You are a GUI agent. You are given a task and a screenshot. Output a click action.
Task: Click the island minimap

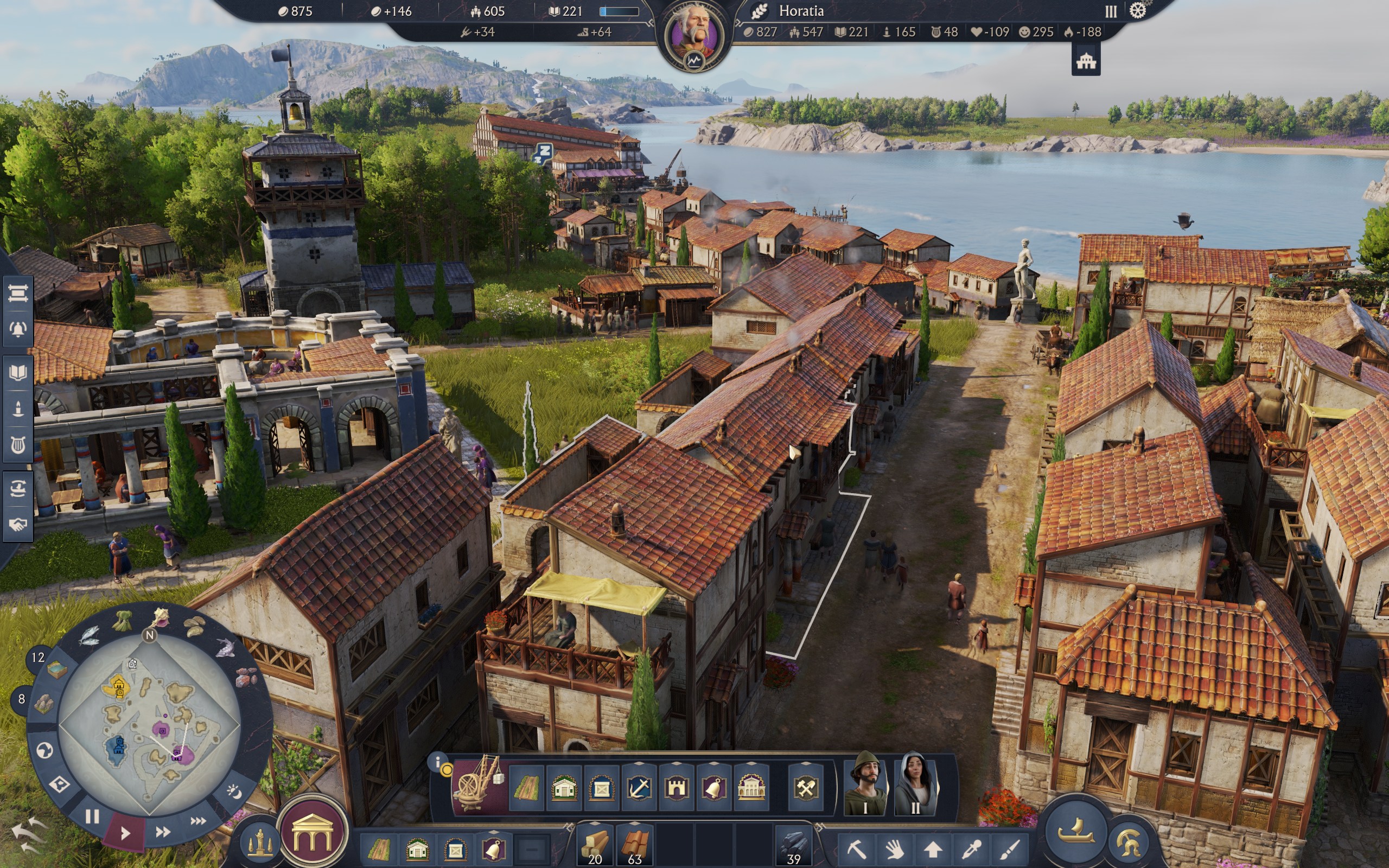[x=149, y=723]
